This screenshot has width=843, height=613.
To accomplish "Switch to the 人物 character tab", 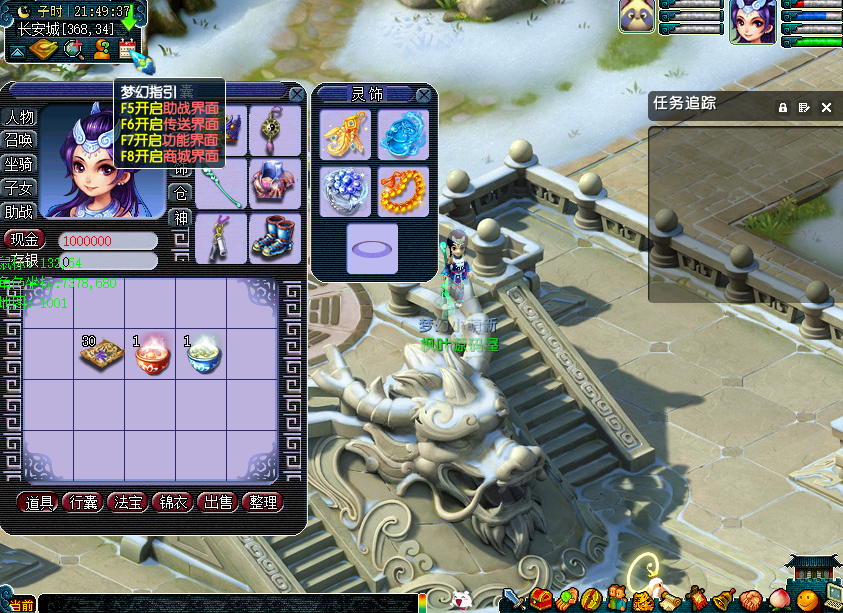I will click(x=19, y=117).
